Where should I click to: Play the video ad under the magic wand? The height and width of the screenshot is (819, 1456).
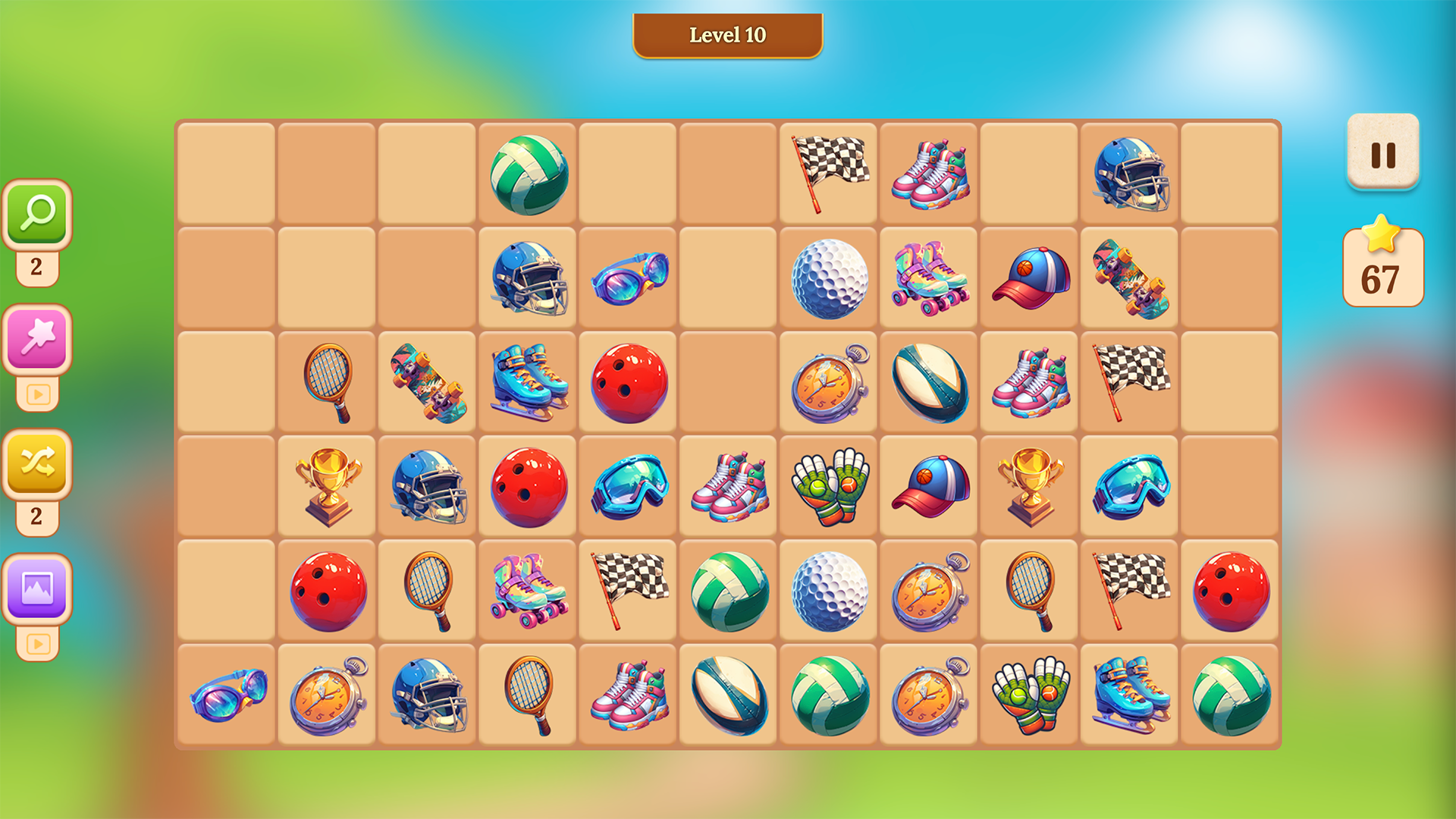36,394
